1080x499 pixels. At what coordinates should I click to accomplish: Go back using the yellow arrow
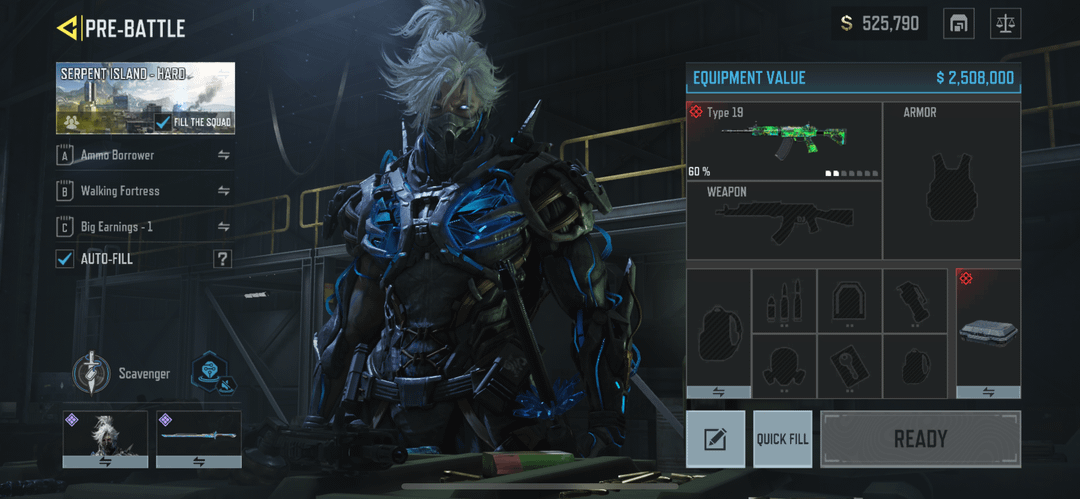68,28
